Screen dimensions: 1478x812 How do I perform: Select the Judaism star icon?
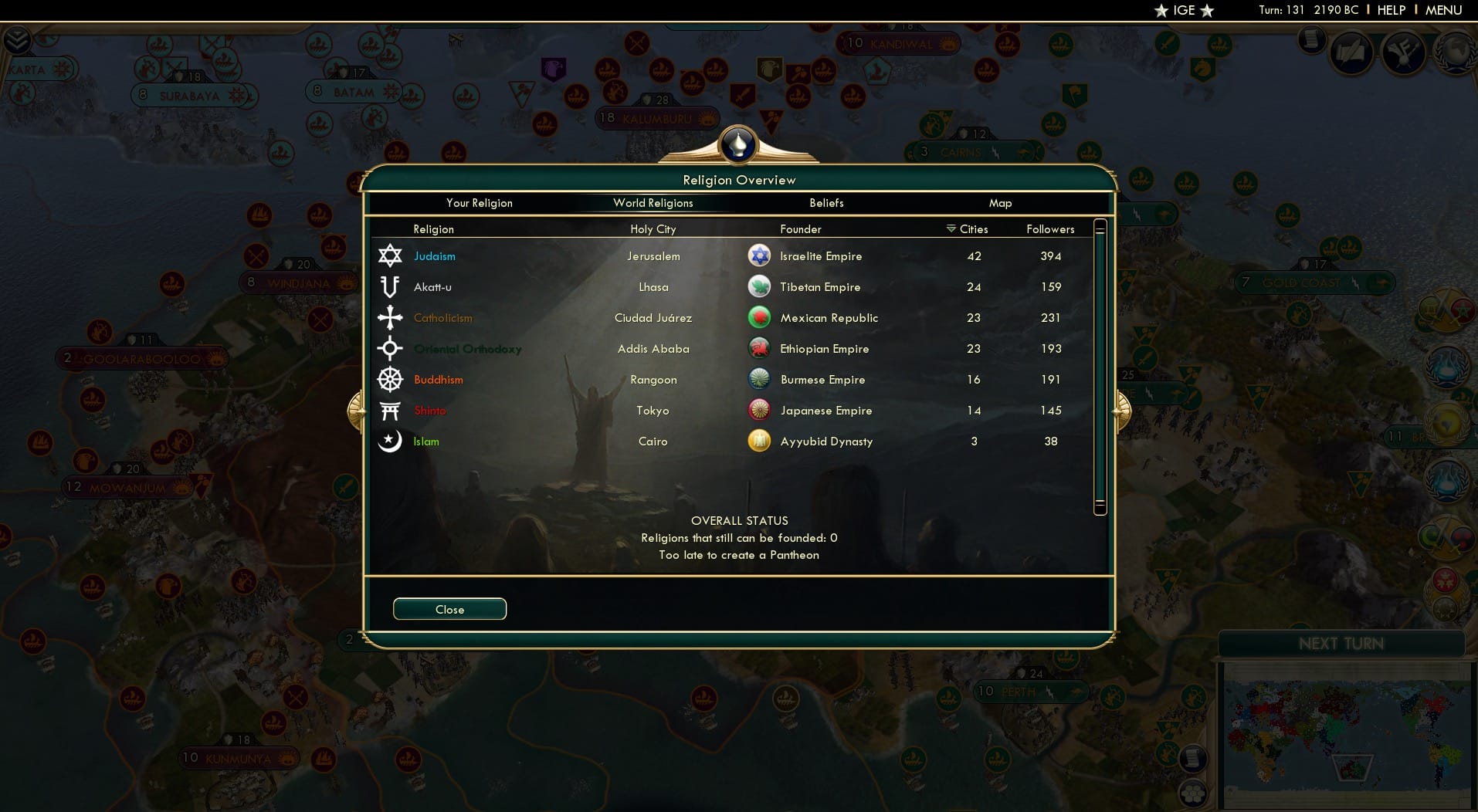click(x=391, y=255)
